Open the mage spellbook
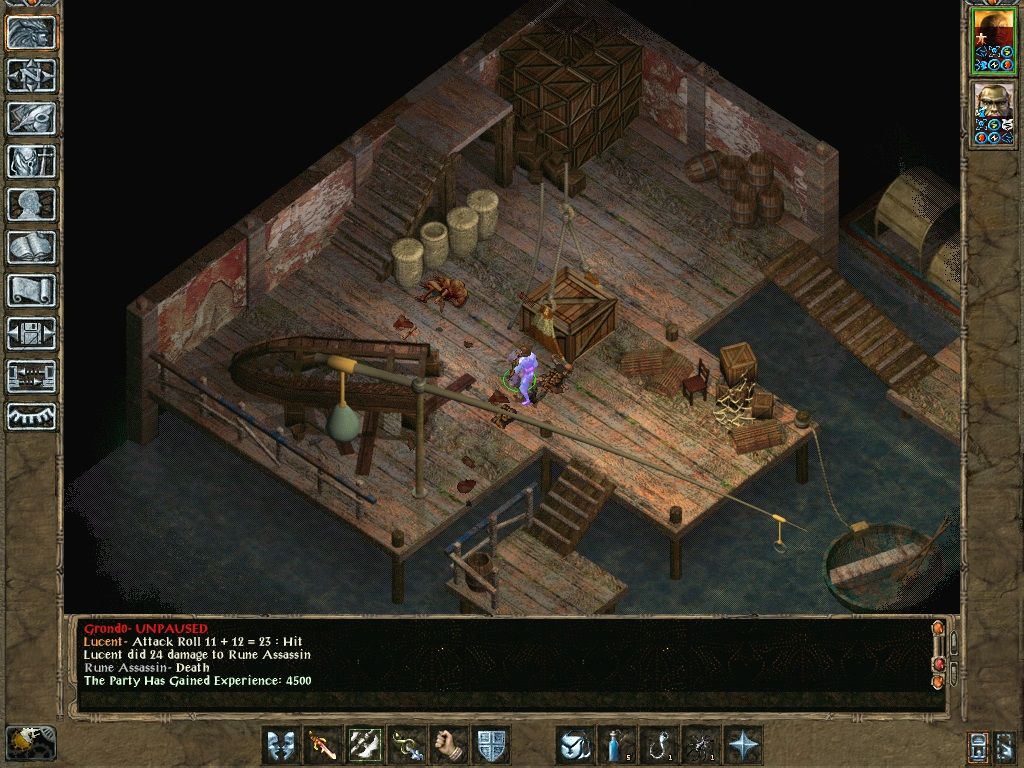 point(31,247)
